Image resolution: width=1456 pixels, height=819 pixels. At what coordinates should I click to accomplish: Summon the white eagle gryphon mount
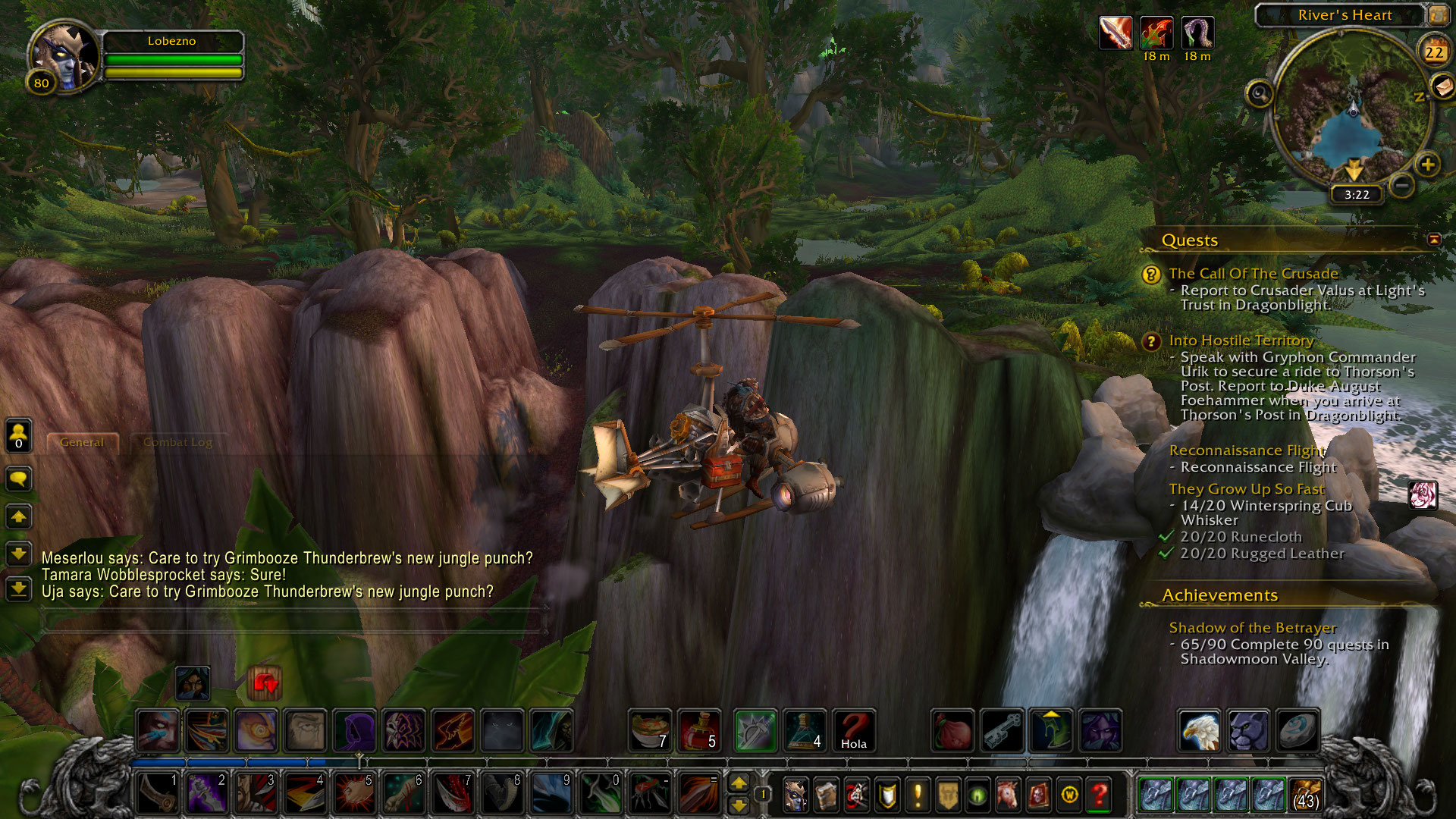1199,730
